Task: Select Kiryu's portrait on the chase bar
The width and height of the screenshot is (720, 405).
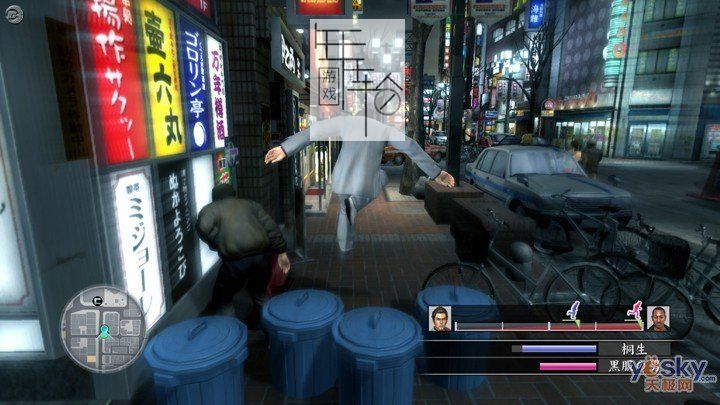Action: click(x=440, y=319)
